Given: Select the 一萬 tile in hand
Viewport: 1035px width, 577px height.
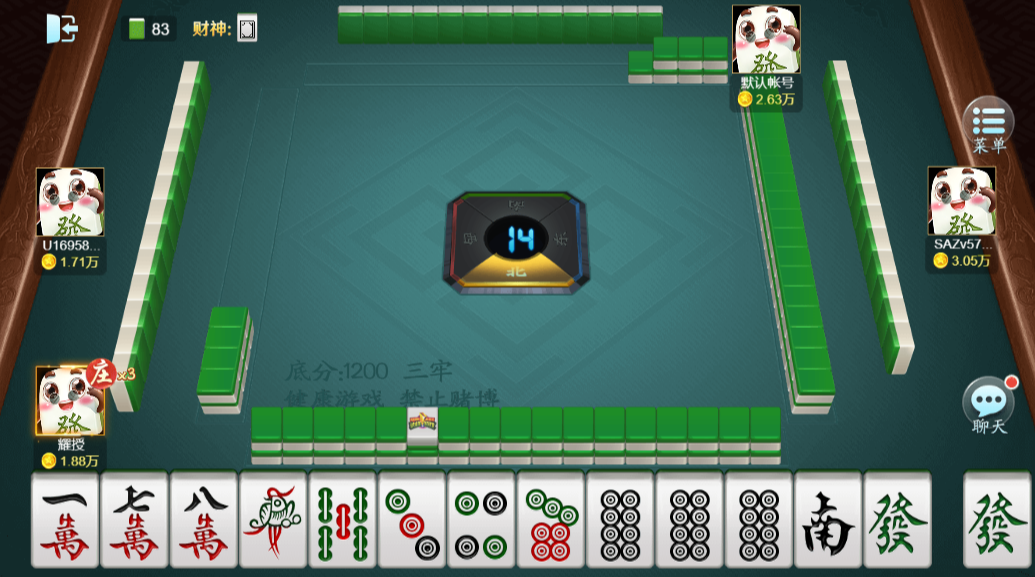Looking at the screenshot, I should click(65, 521).
